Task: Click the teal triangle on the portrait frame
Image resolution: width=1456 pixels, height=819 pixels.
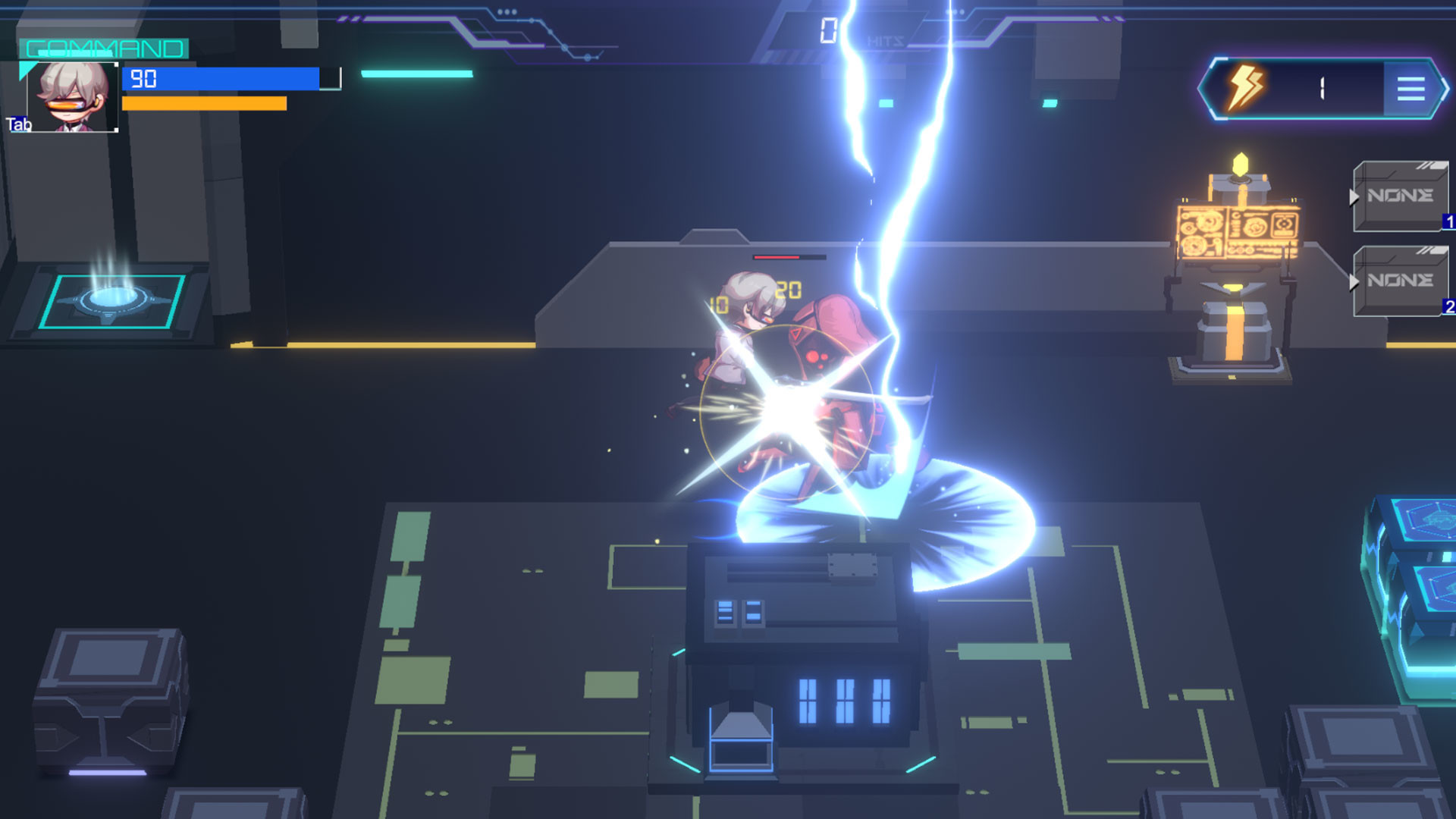Action: point(26,71)
